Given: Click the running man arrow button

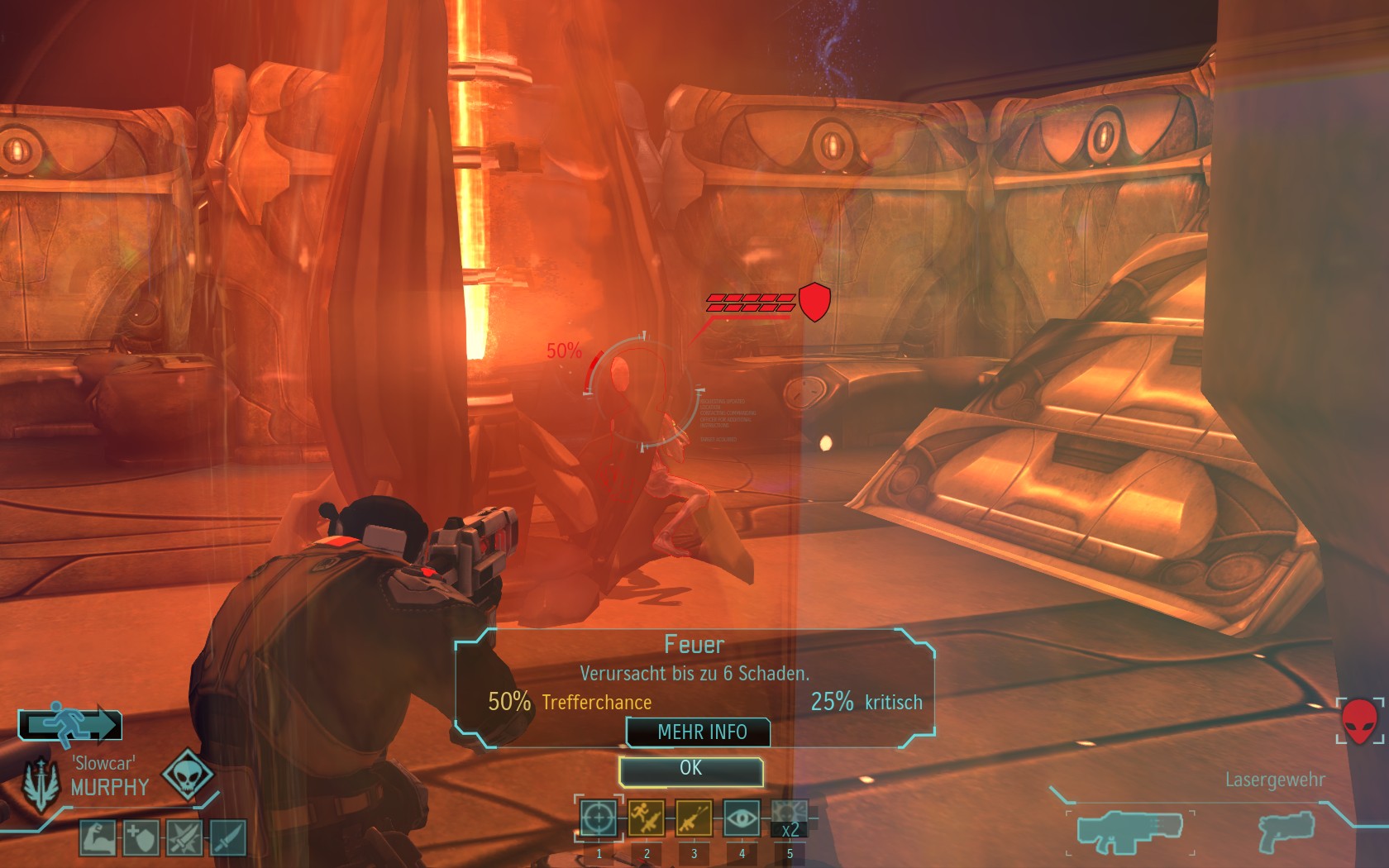Looking at the screenshot, I should tap(70, 724).
